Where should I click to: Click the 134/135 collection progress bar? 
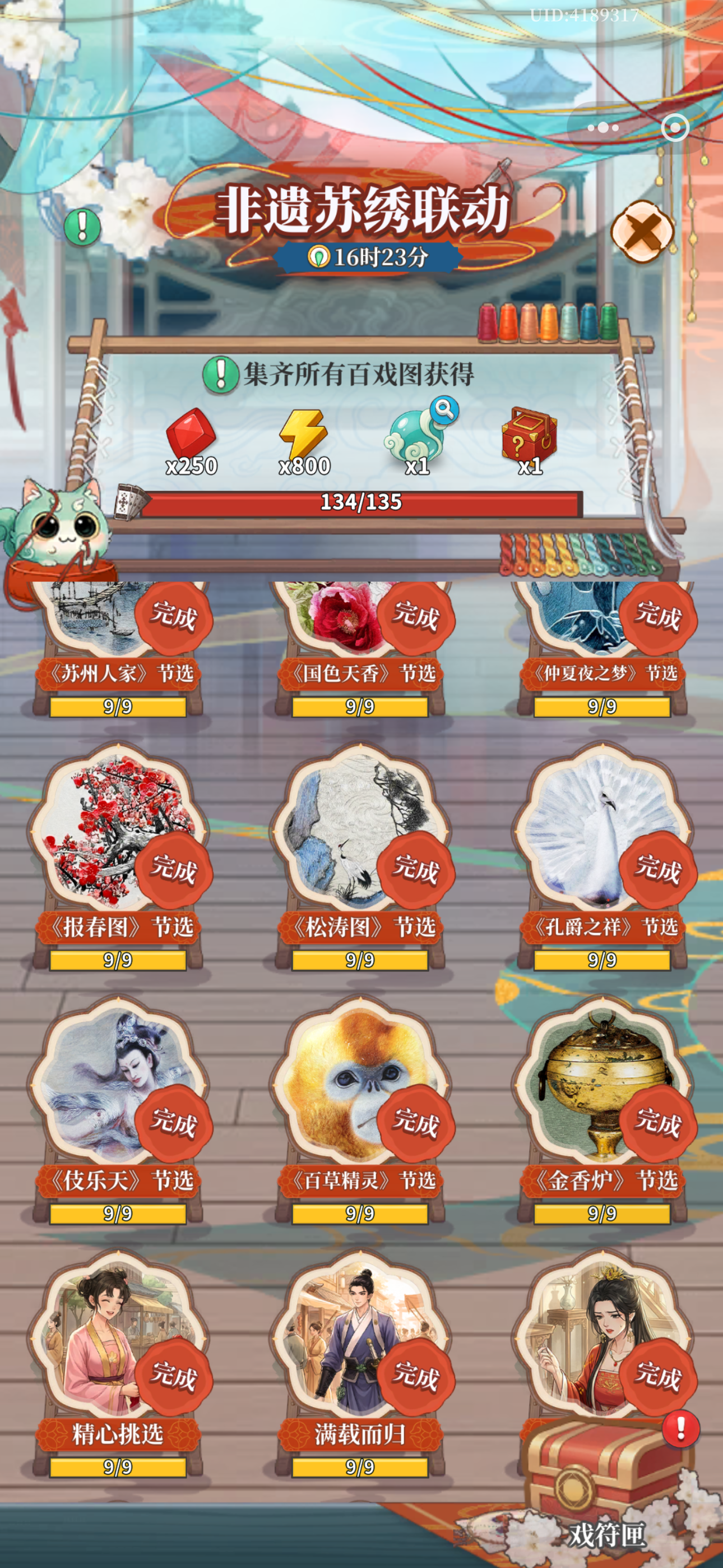(x=361, y=503)
